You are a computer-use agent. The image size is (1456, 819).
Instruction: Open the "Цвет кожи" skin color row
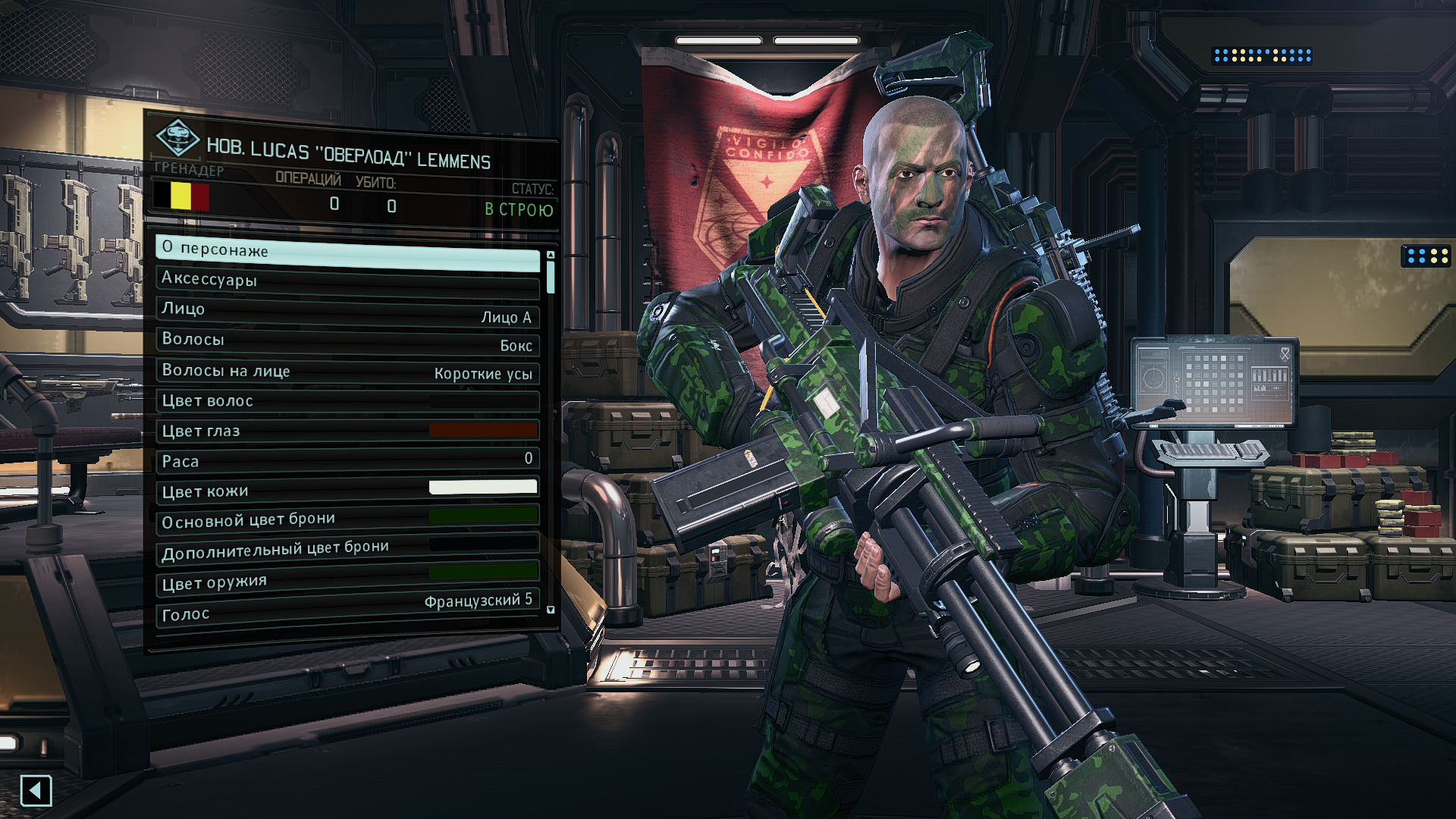click(x=347, y=490)
